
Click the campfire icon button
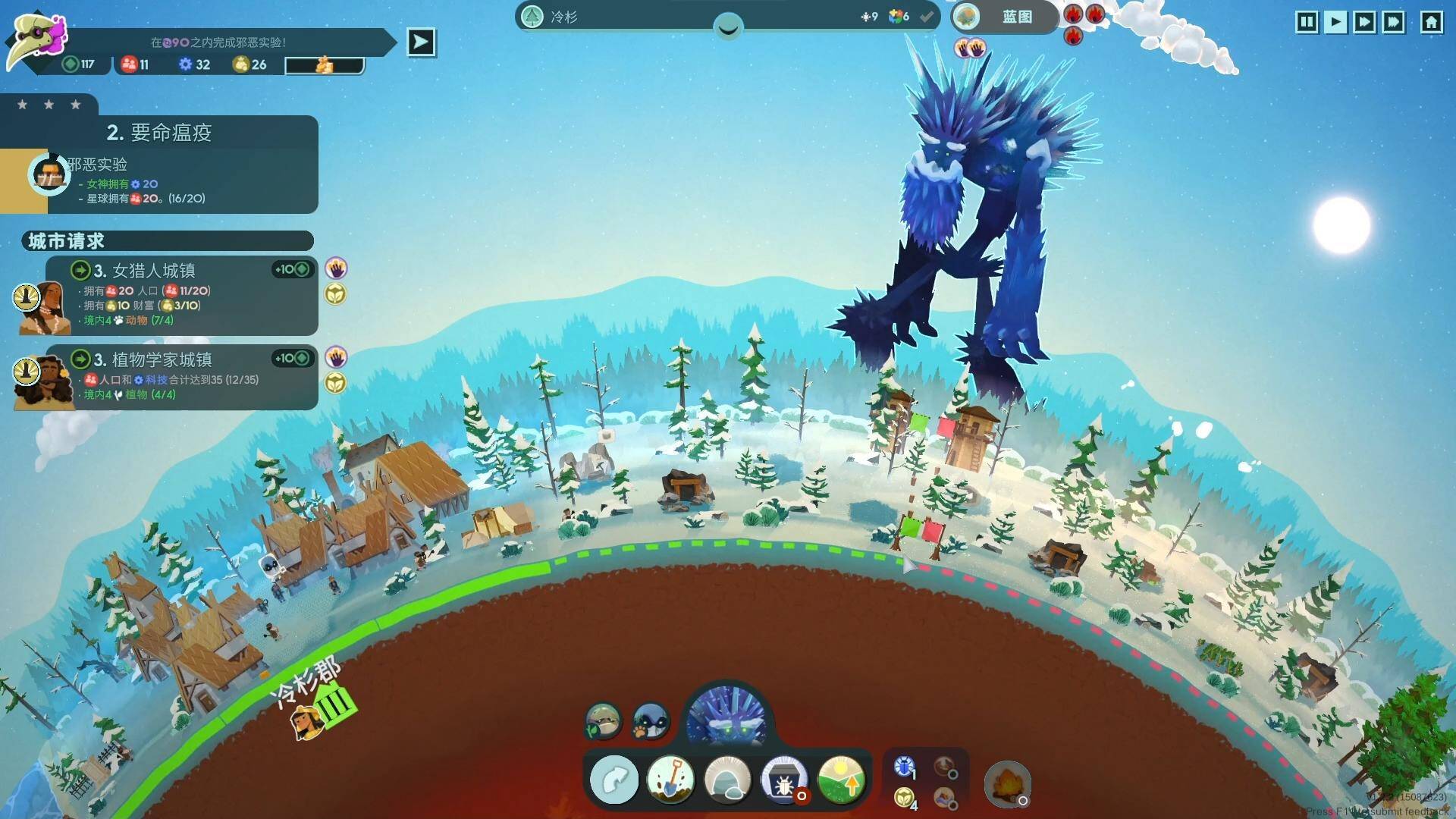(x=1007, y=784)
